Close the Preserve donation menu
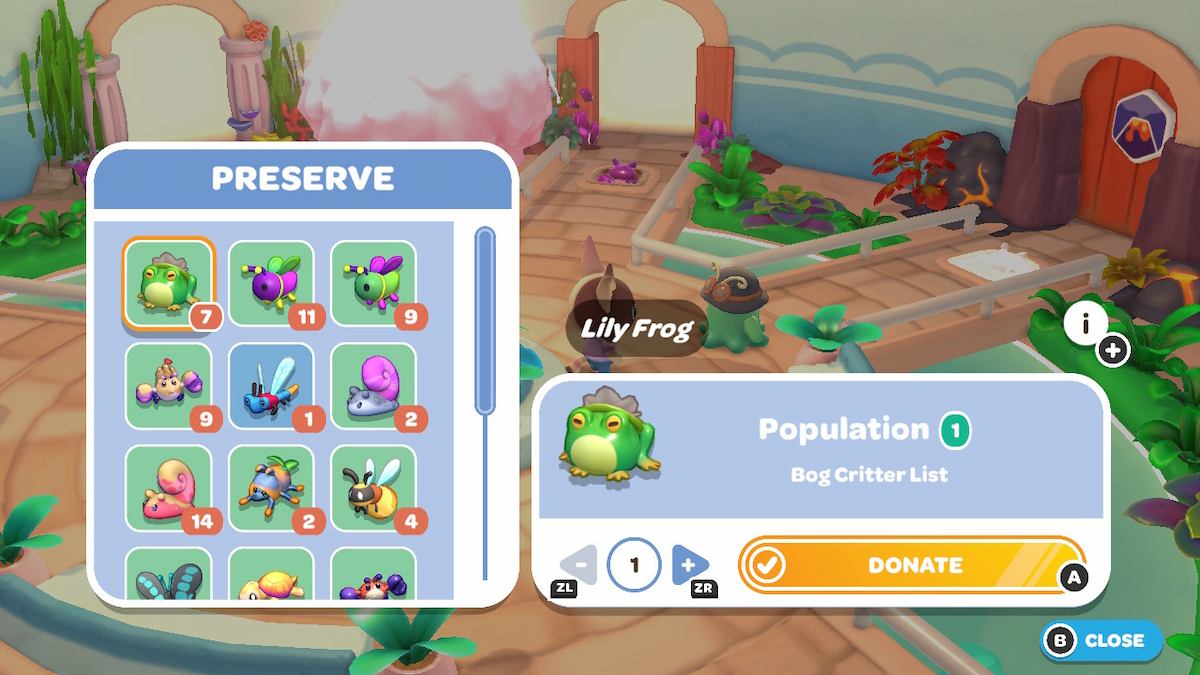1200x675 pixels. point(1102,640)
